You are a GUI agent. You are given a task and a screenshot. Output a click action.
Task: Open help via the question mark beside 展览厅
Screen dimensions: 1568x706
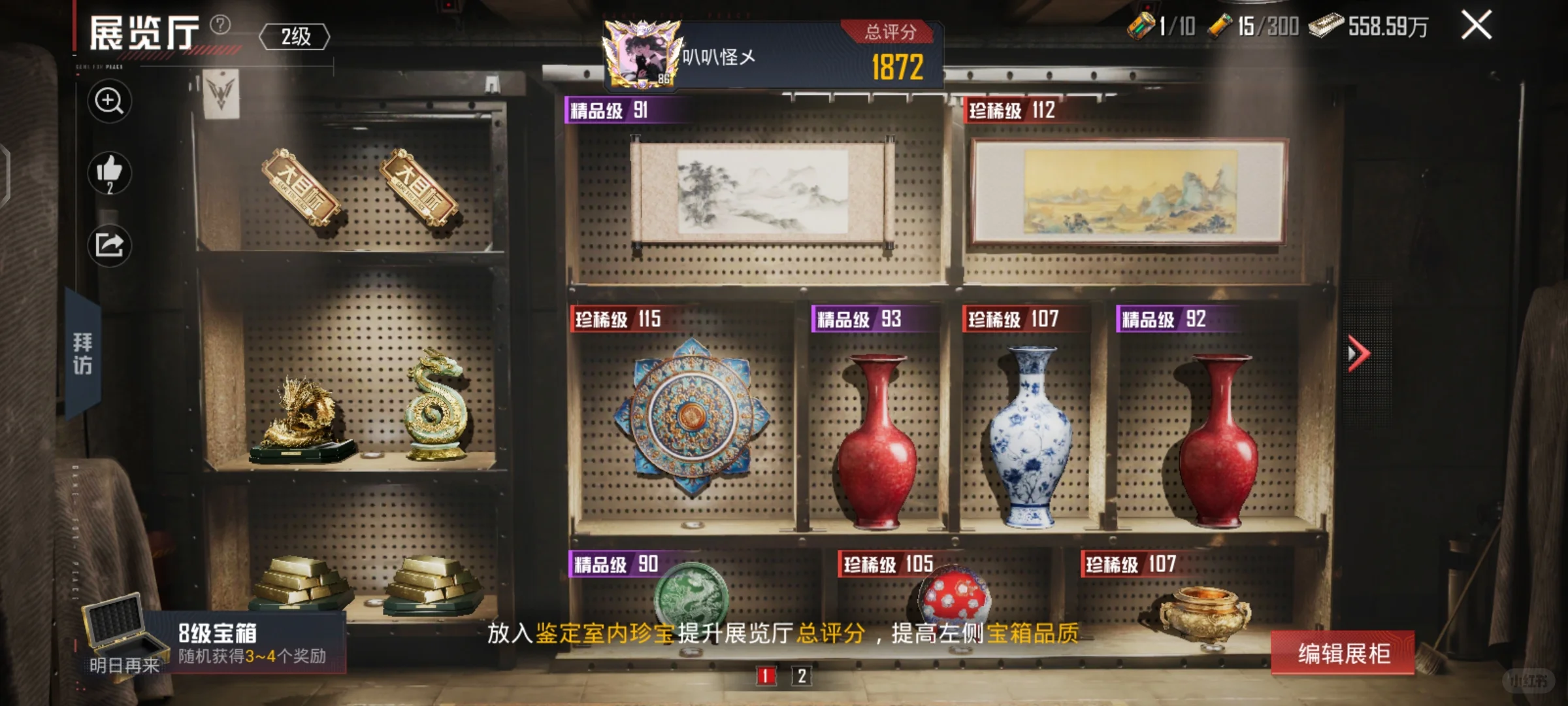[220, 25]
